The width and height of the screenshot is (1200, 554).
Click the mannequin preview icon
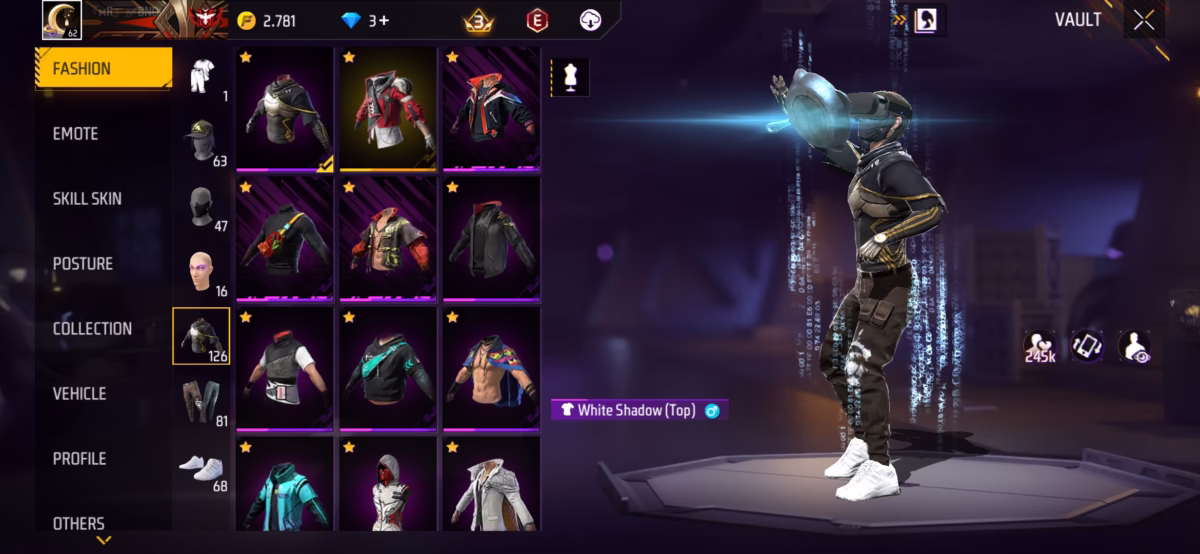pyautogui.click(x=570, y=78)
